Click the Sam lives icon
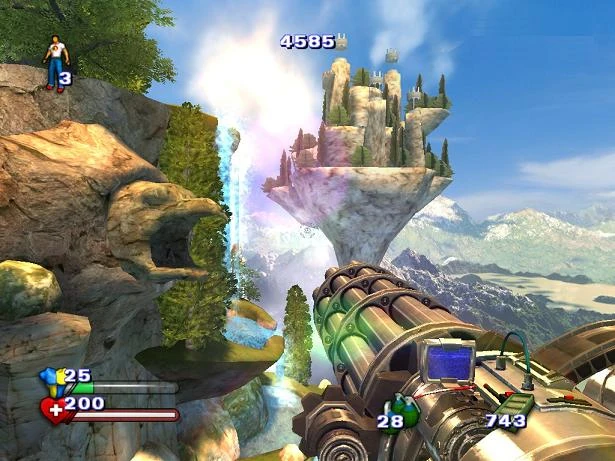This screenshot has width=615, height=461. coord(55,62)
